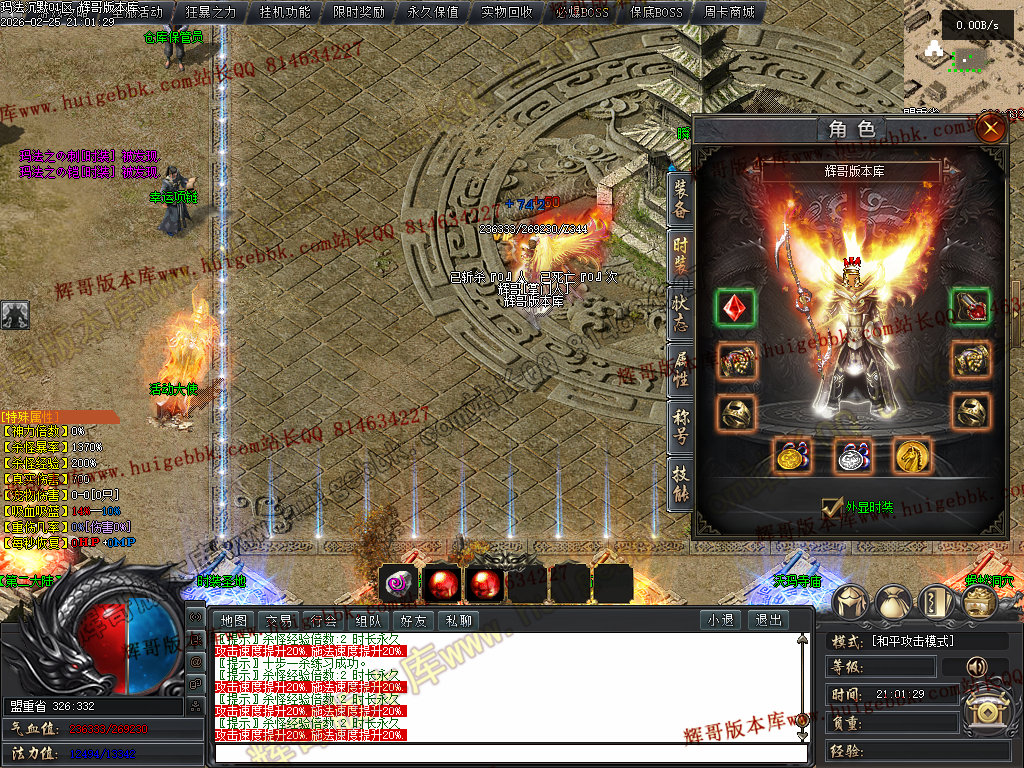Switch to the 装备 equipment tab
Viewport: 1024px width, 768px height.
click(x=680, y=200)
